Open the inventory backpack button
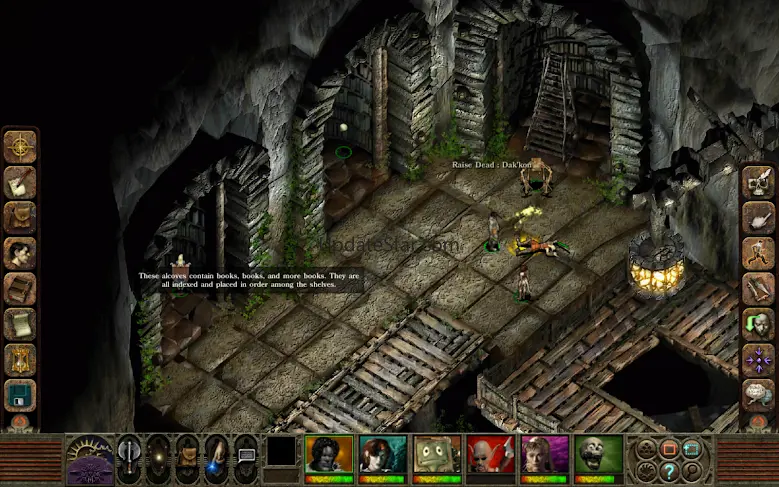Screen dimensions: 779x487 (x=19, y=217)
